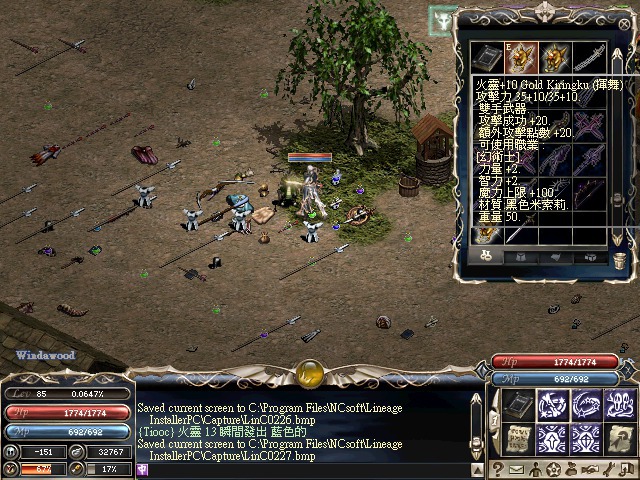Click the exit door icon
The width and height of the screenshot is (640, 480).
coord(628,469)
